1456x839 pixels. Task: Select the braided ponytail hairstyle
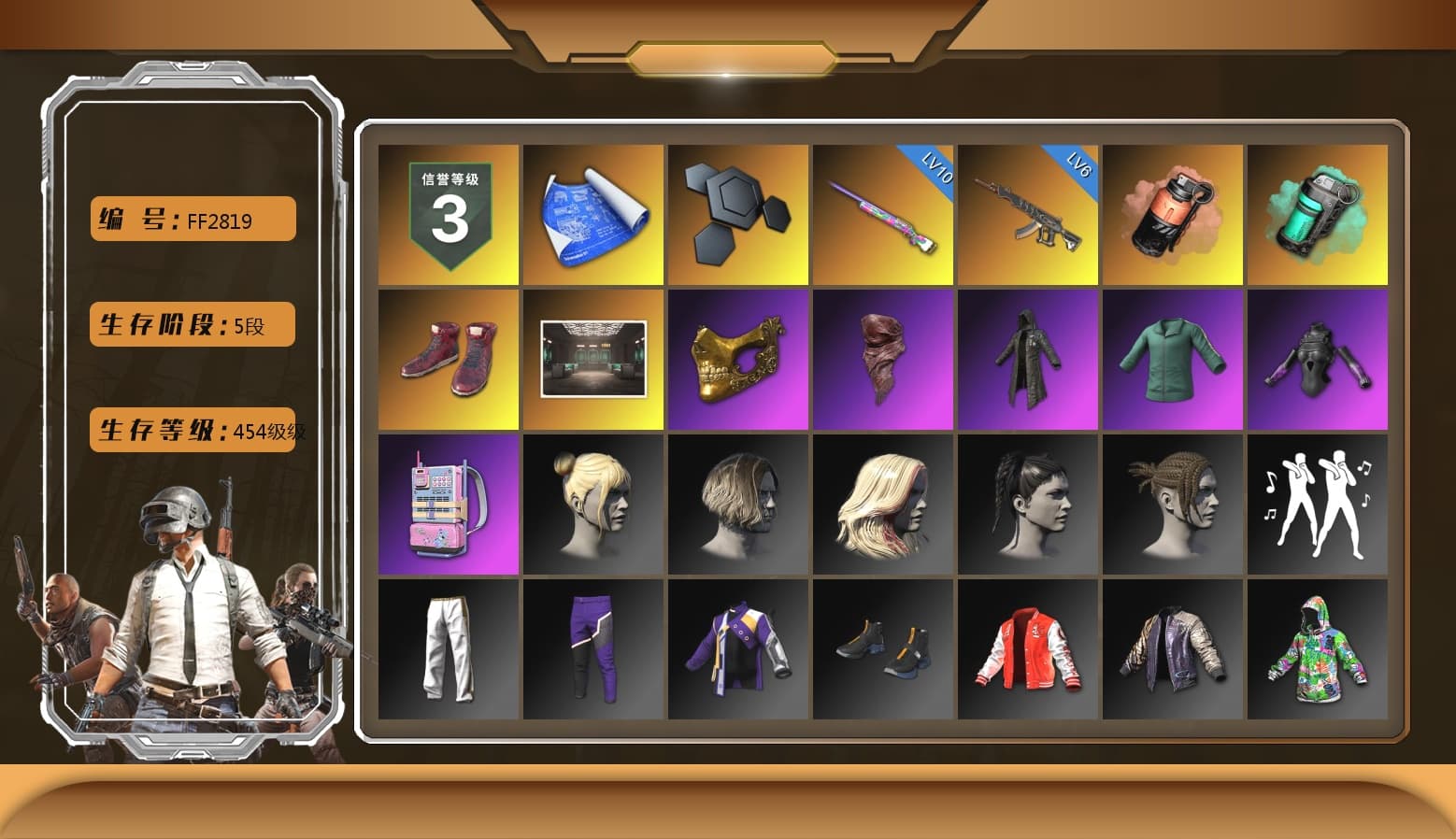tap(1028, 505)
